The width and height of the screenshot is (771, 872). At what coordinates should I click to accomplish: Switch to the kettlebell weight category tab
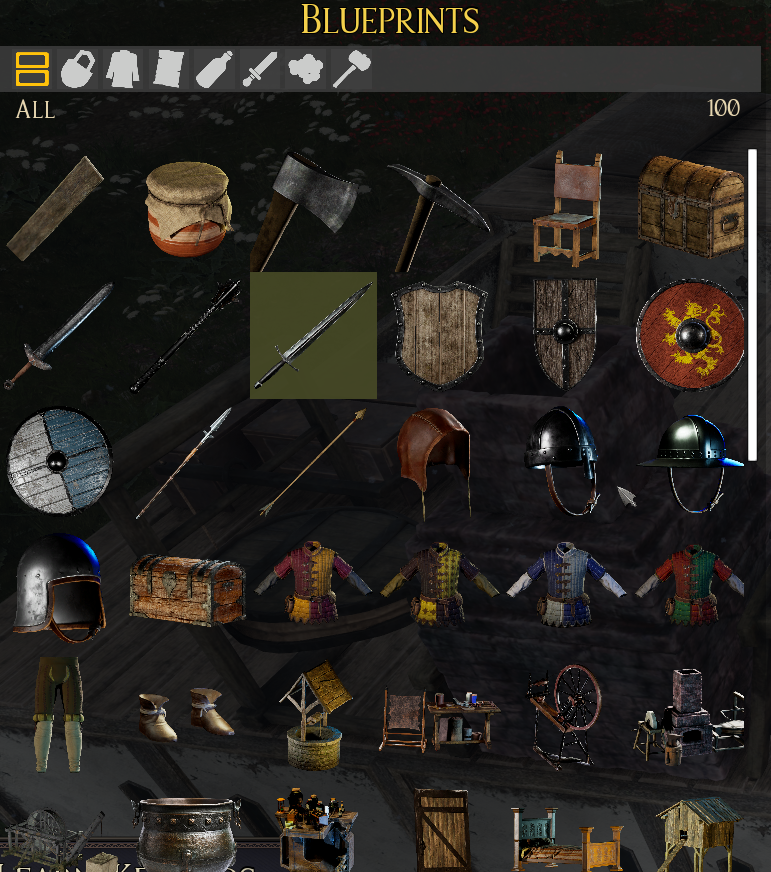pyautogui.click(x=77, y=69)
